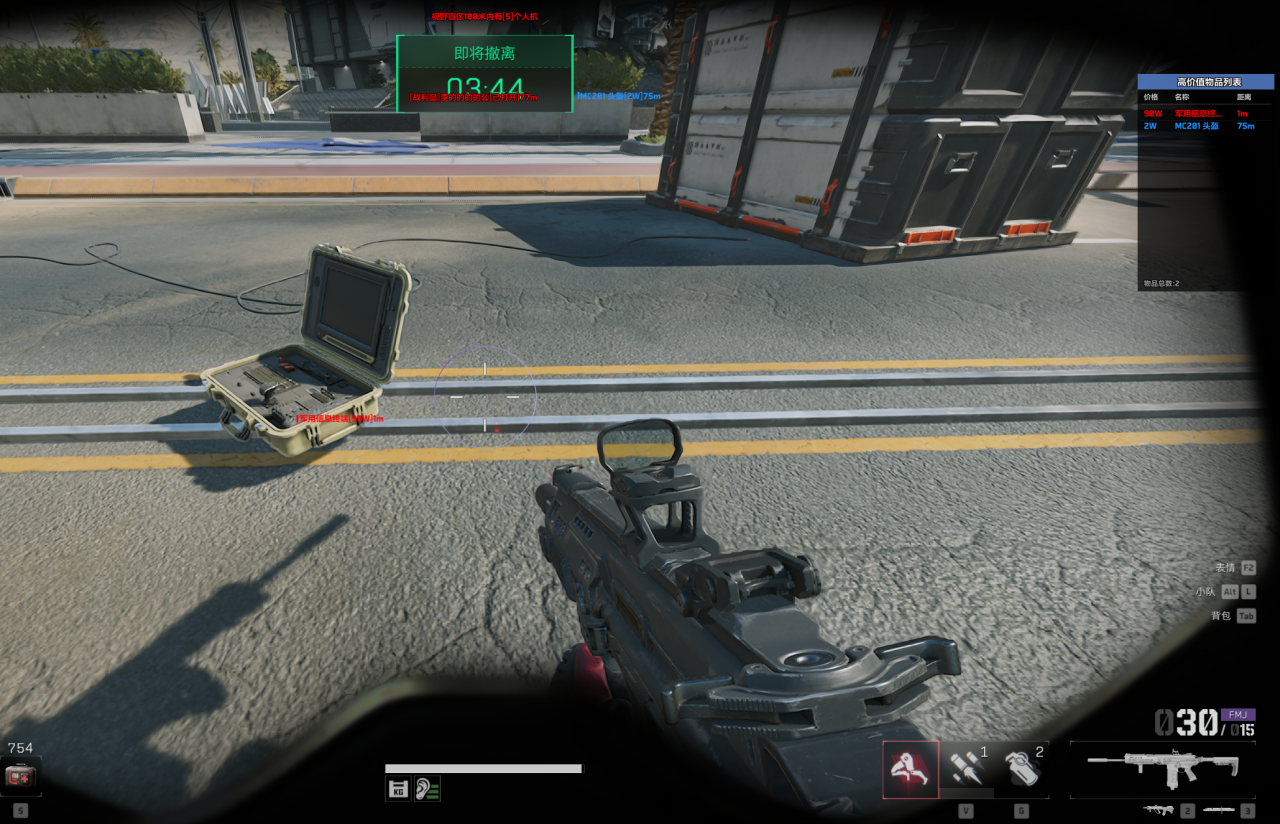Switch to the secondary rifle icon
The width and height of the screenshot is (1280, 824).
pyautogui.click(x=1159, y=810)
